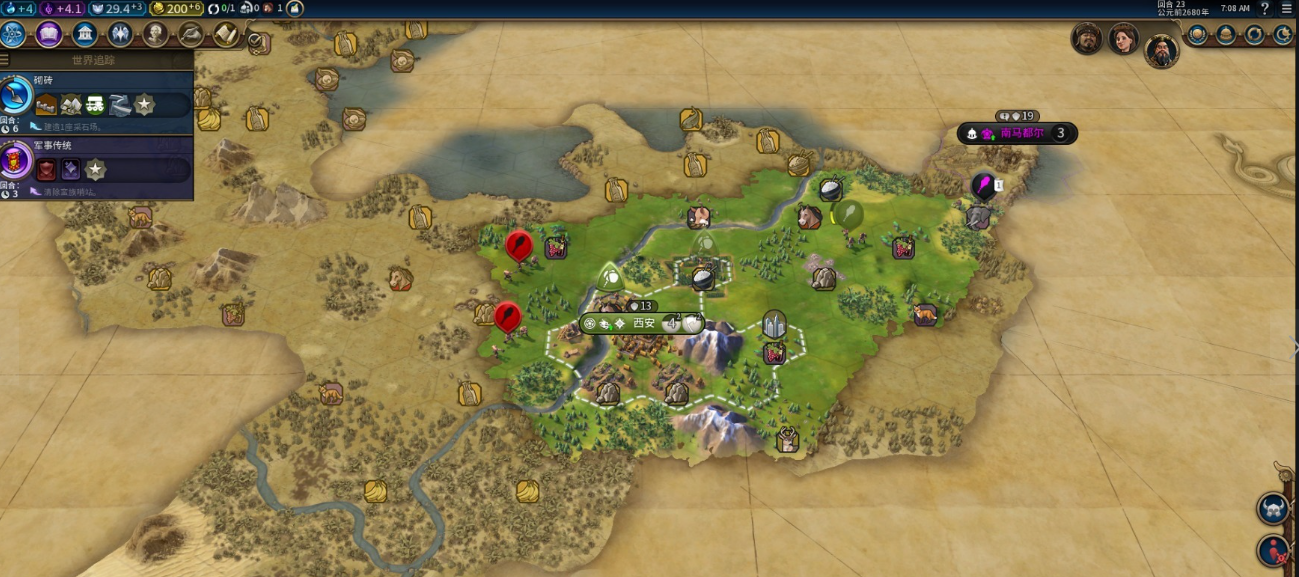Viewport: 1299px width, 577px height.
Task: Open your own bearded leader portrait
Action: tap(1161, 48)
